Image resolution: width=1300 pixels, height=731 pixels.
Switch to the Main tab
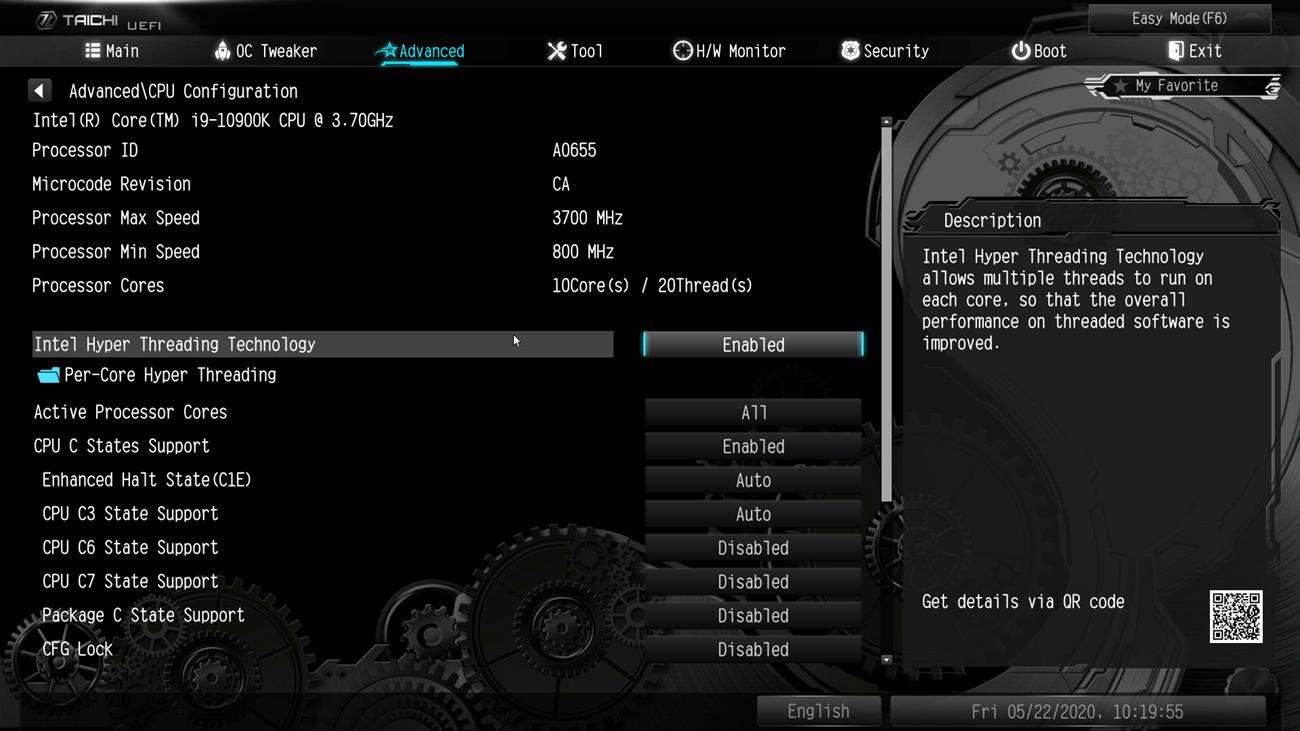point(111,51)
